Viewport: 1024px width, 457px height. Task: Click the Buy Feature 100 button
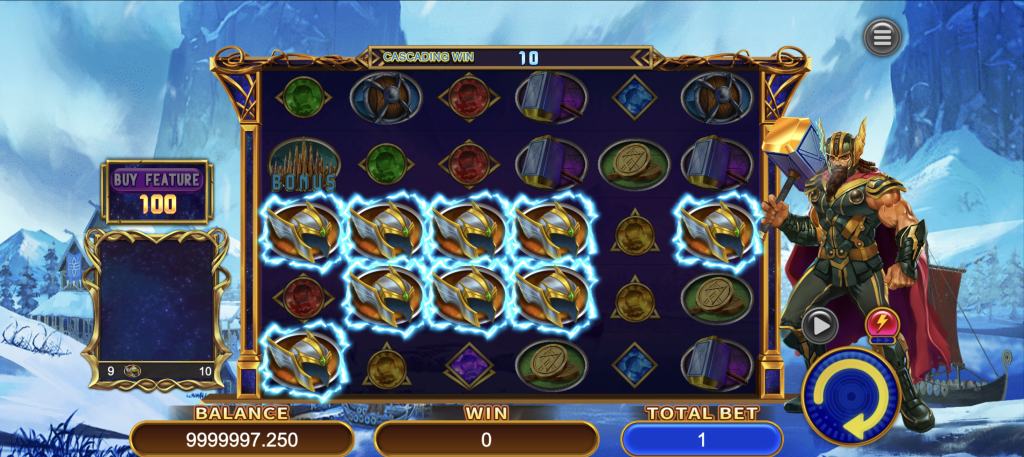[x=156, y=191]
